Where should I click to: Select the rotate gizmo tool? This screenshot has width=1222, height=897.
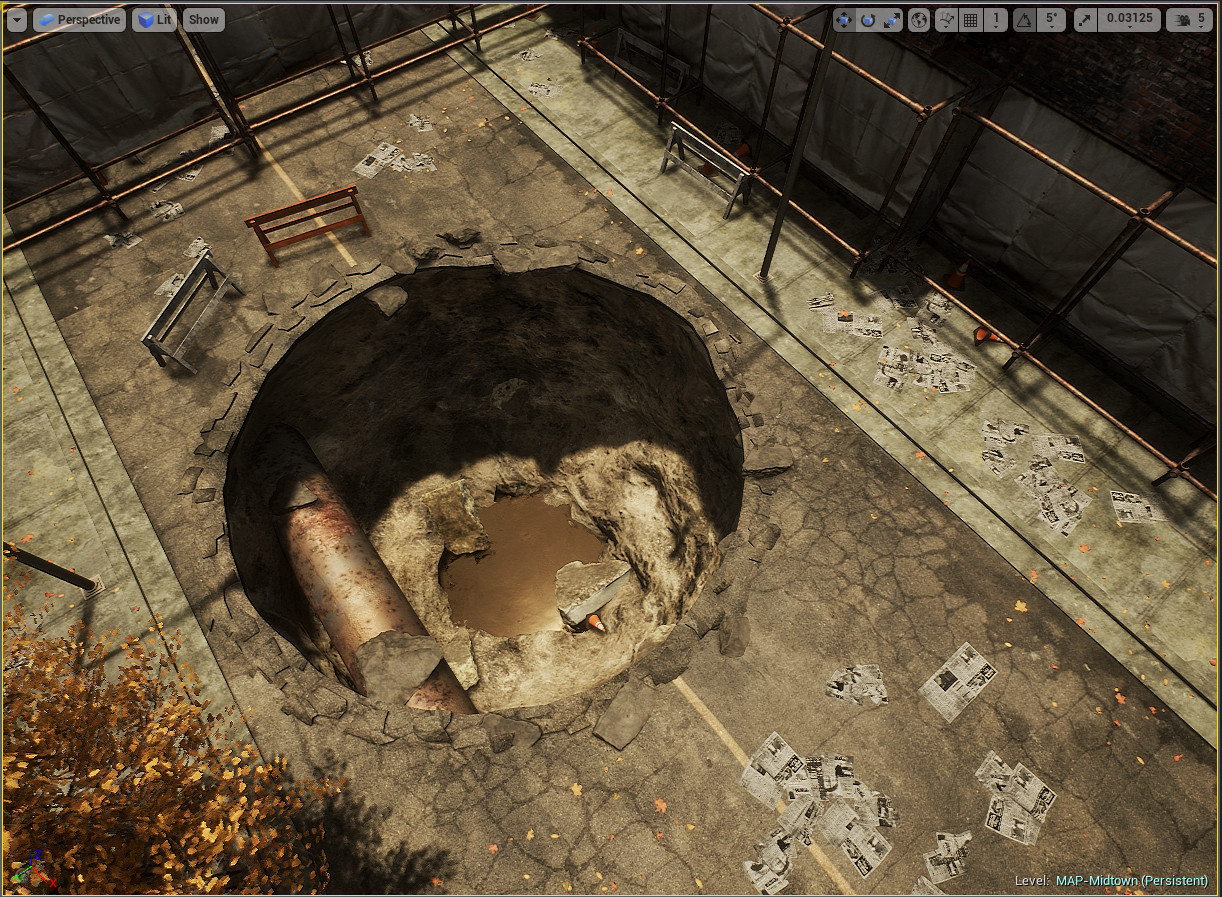pyautogui.click(x=868, y=20)
